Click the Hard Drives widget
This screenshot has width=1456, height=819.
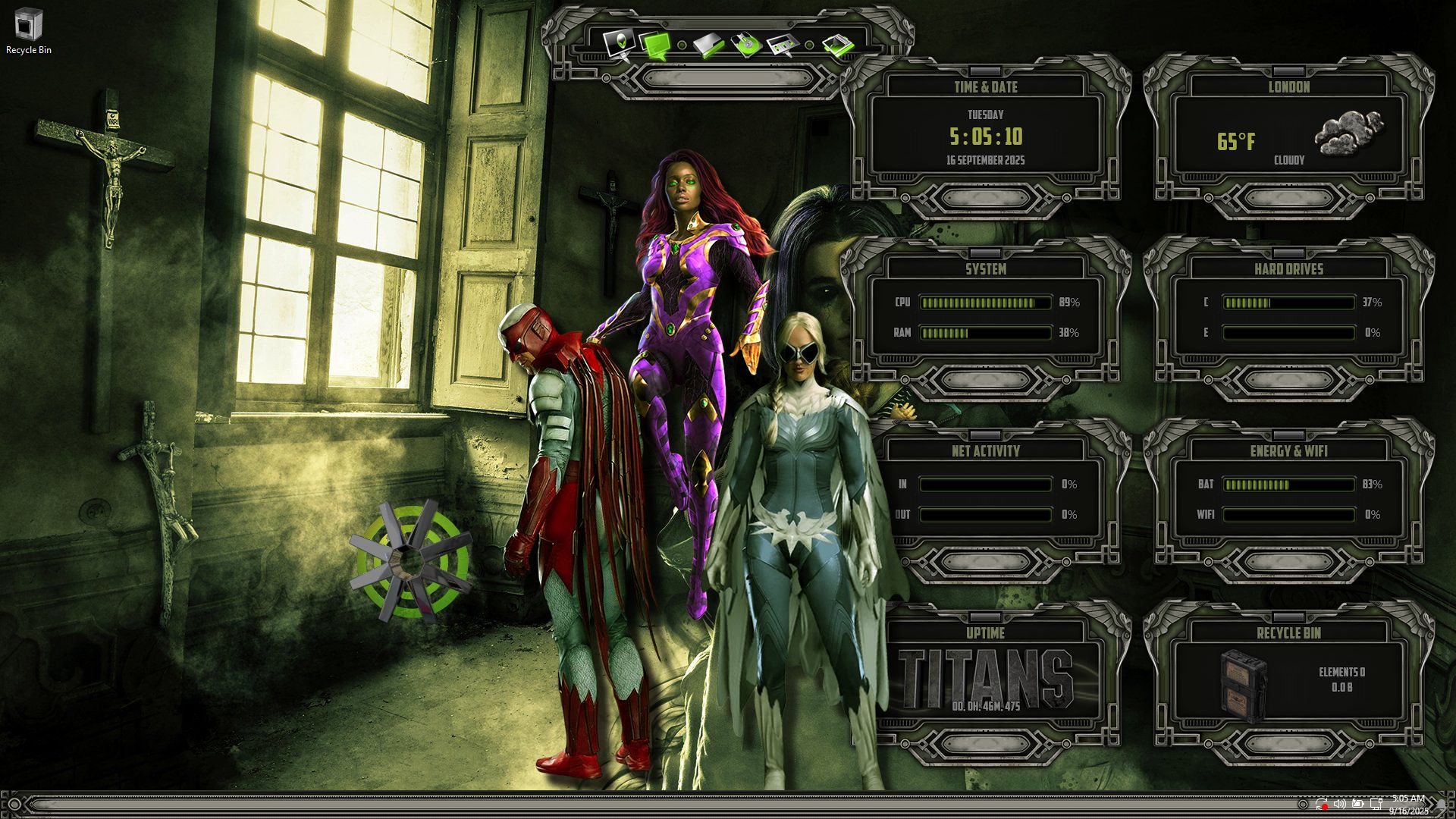(1288, 317)
